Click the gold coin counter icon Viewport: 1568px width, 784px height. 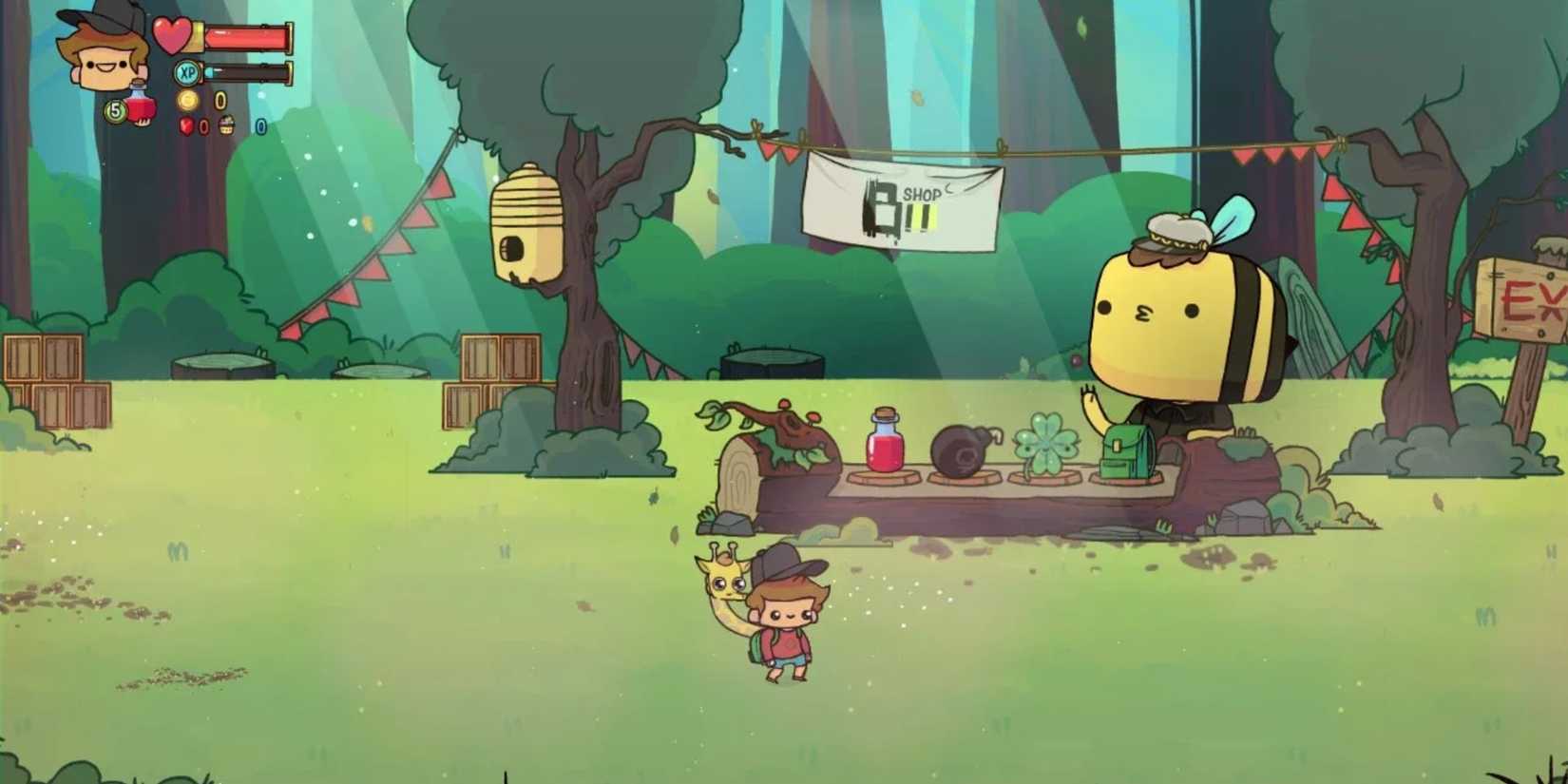(x=188, y=100)
